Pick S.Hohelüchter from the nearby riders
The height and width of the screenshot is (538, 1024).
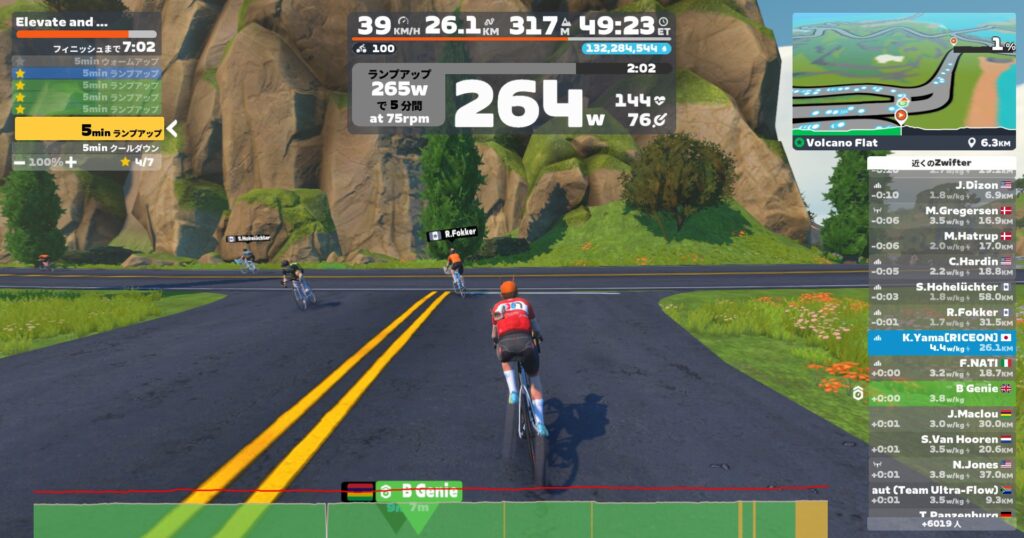pyautogui.click(x=940, y=292)
